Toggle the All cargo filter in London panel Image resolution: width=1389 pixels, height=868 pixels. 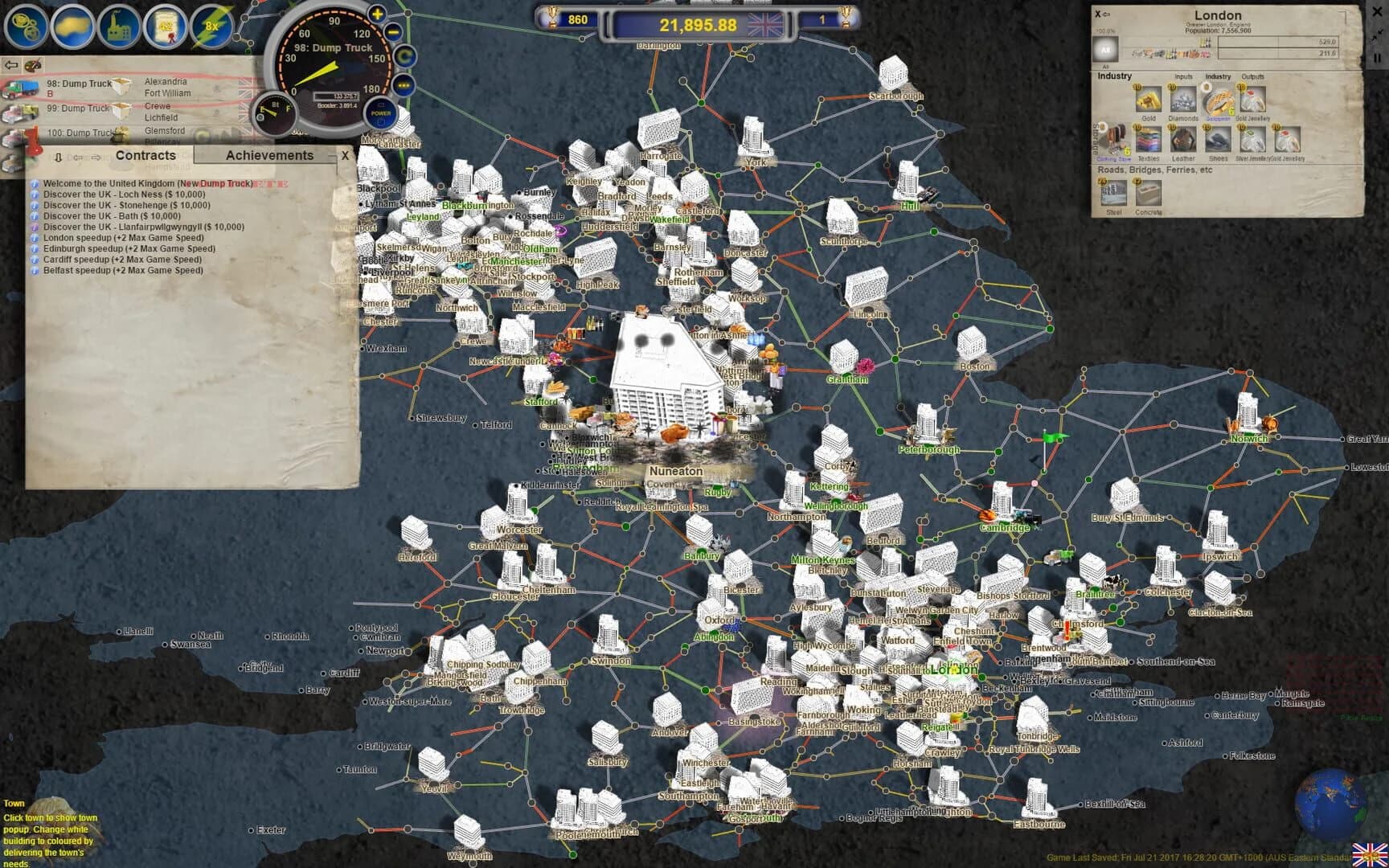1106,49
